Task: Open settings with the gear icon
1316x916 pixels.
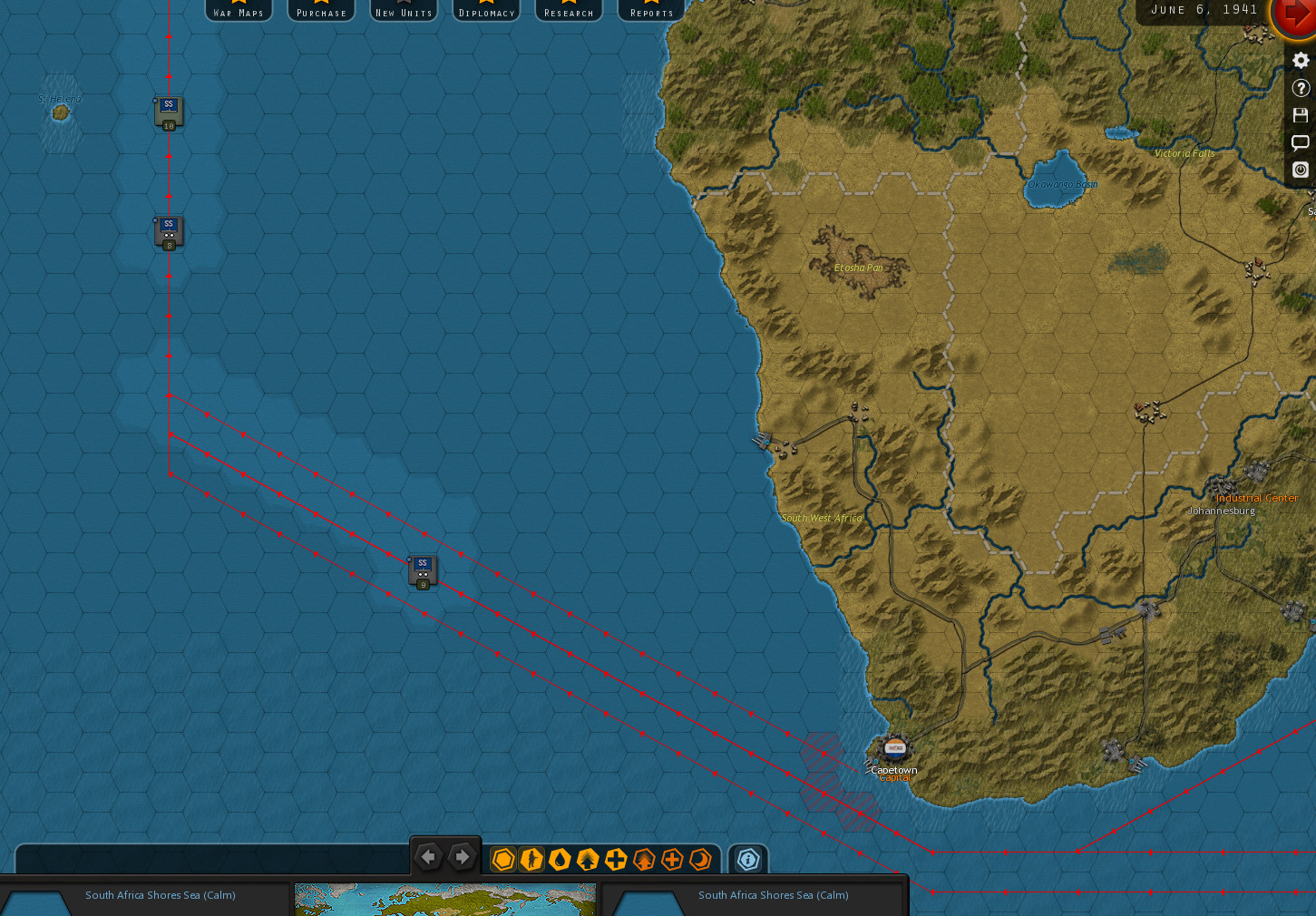Action: 1301,61
